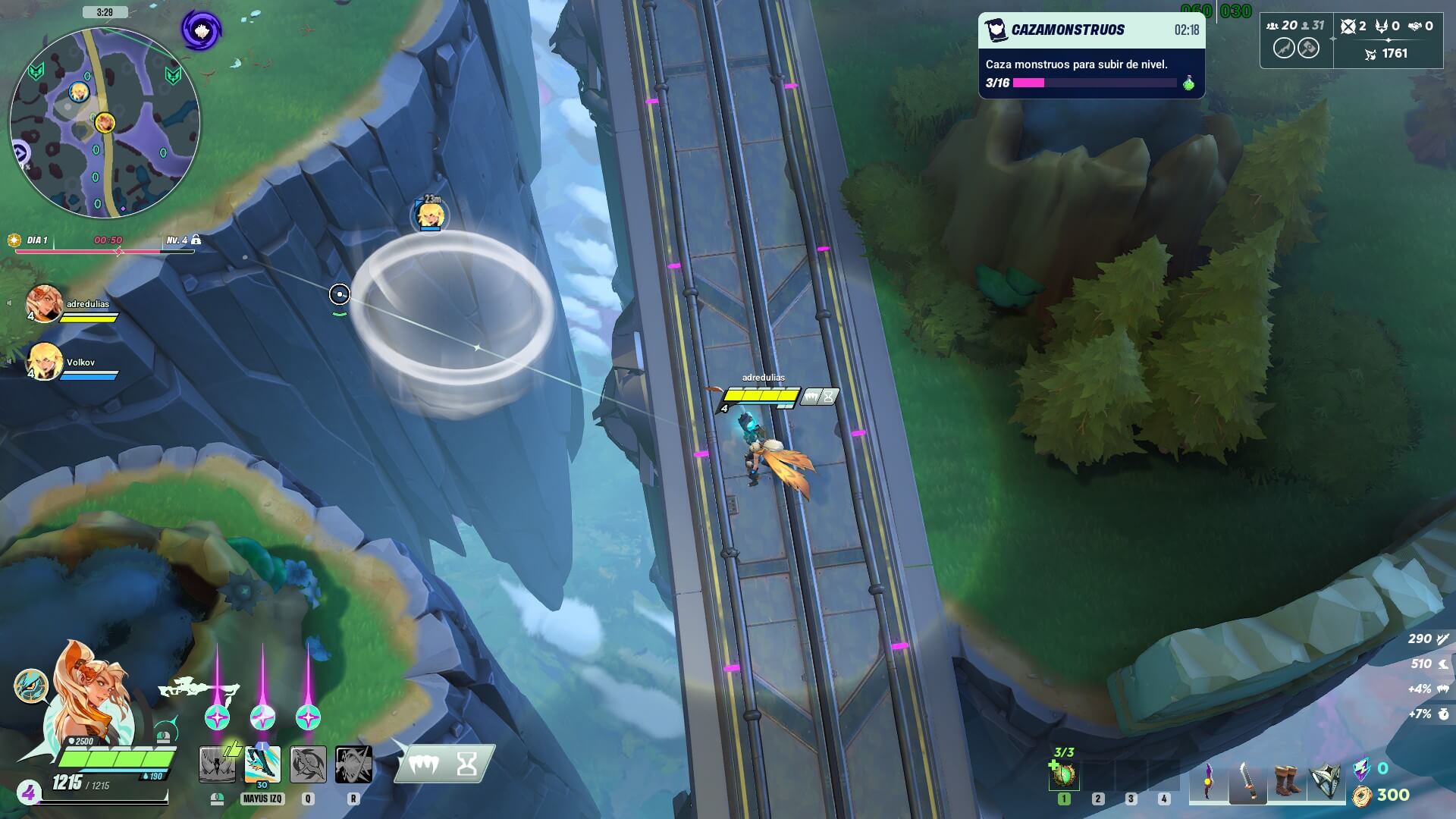This screenshot has height=819, width=1456.
Task: Click the claw and hourglass status panel
Action: (444, 764)
